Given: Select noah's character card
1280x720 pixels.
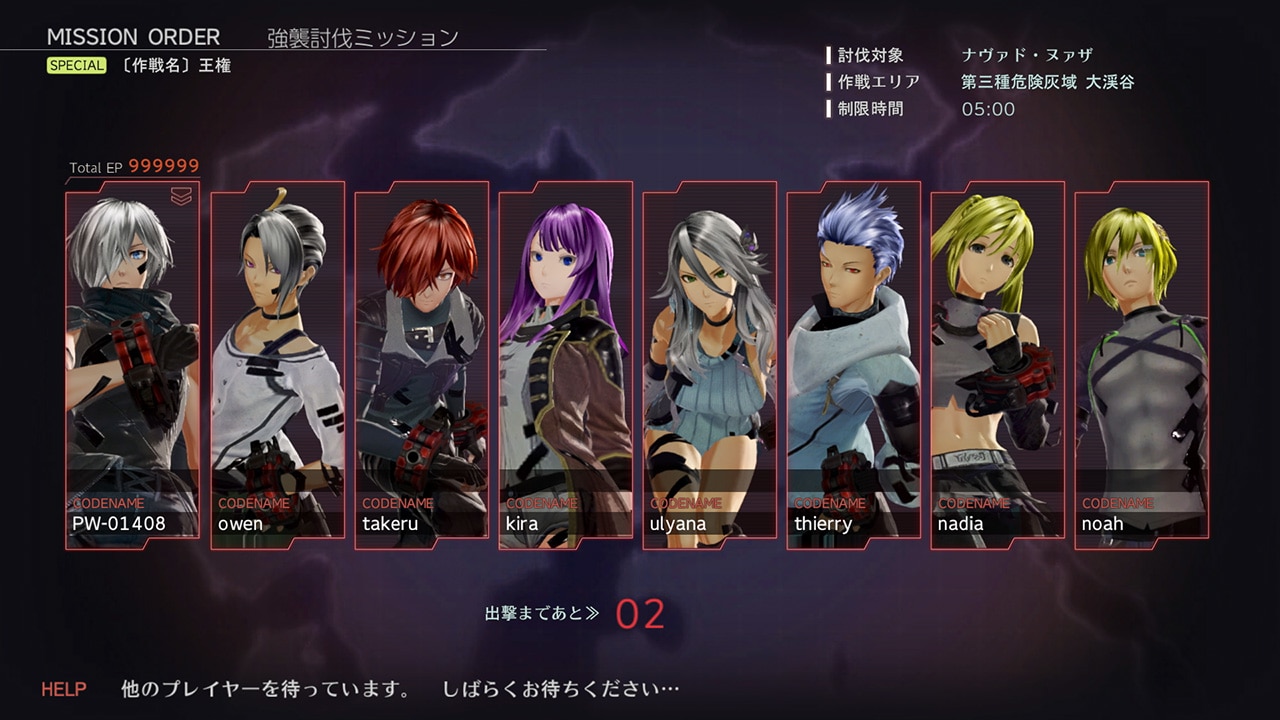Looking at the screenshot, I should (1141, 365).
